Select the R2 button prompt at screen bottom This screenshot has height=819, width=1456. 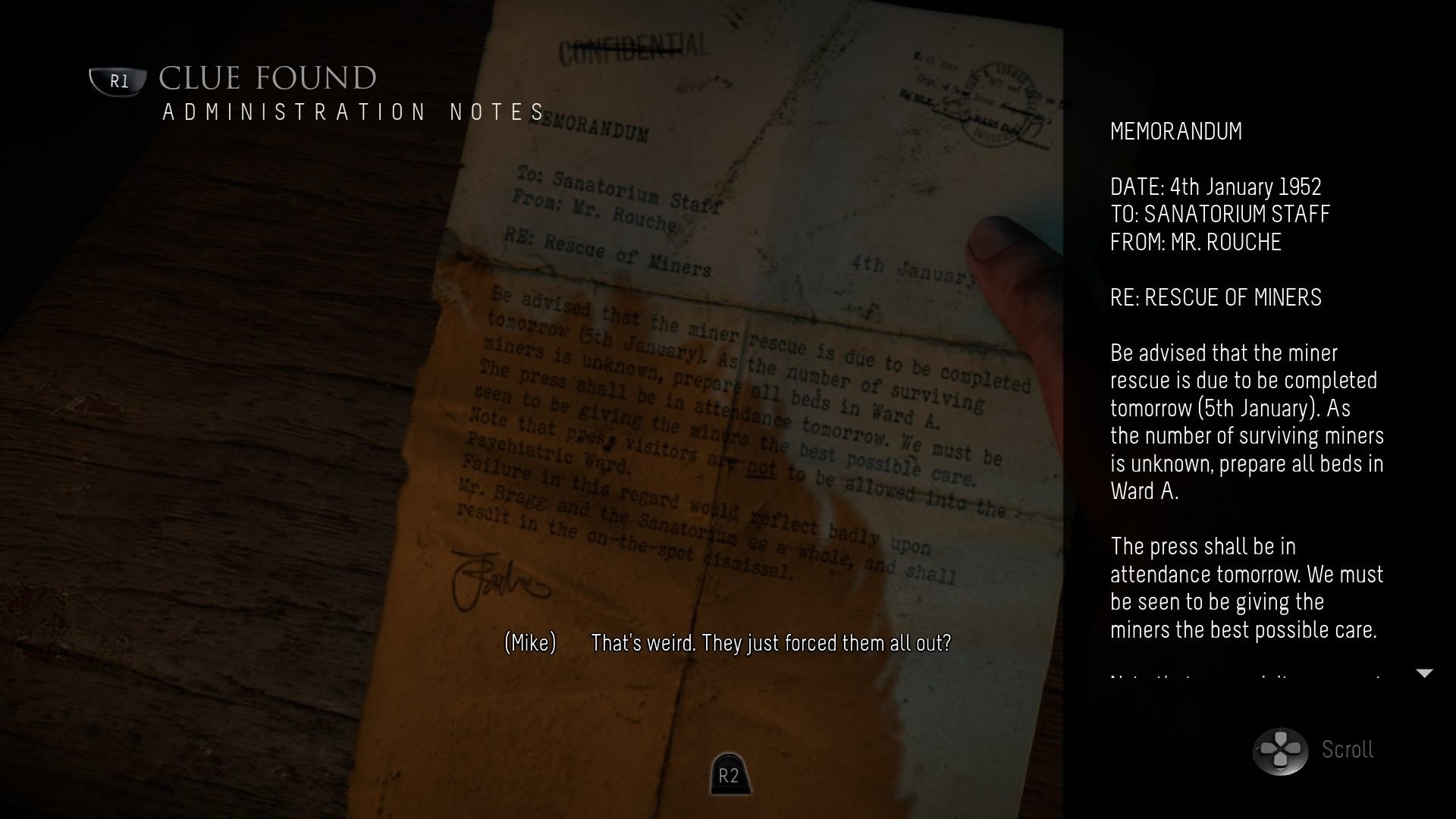coord(729,775)
